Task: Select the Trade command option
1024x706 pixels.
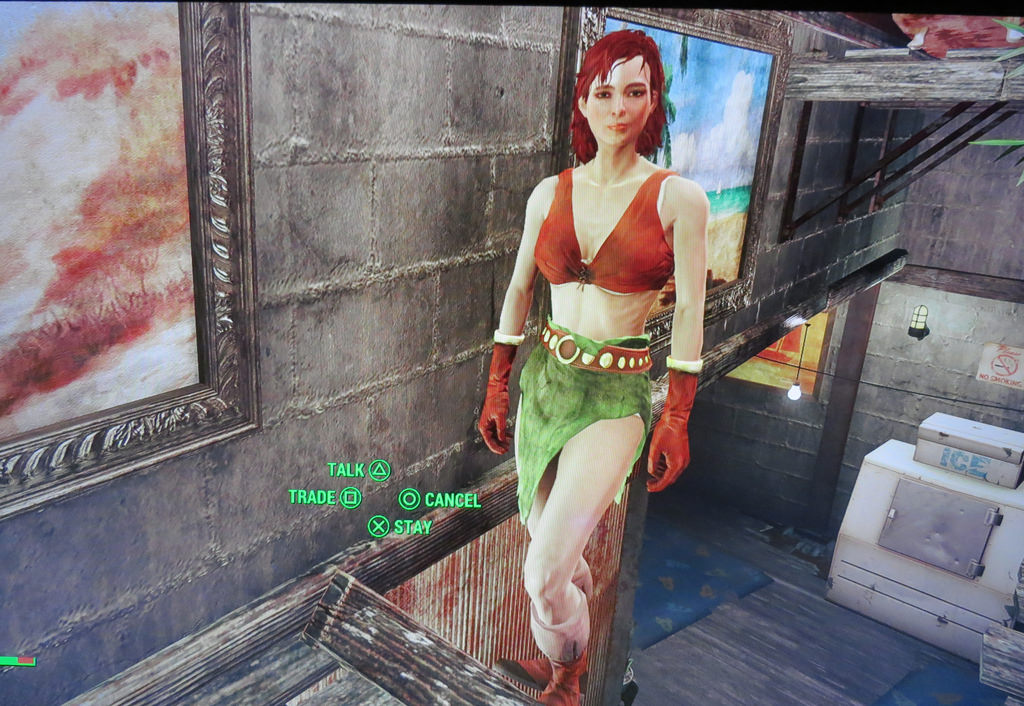Action: click(325, 497)
